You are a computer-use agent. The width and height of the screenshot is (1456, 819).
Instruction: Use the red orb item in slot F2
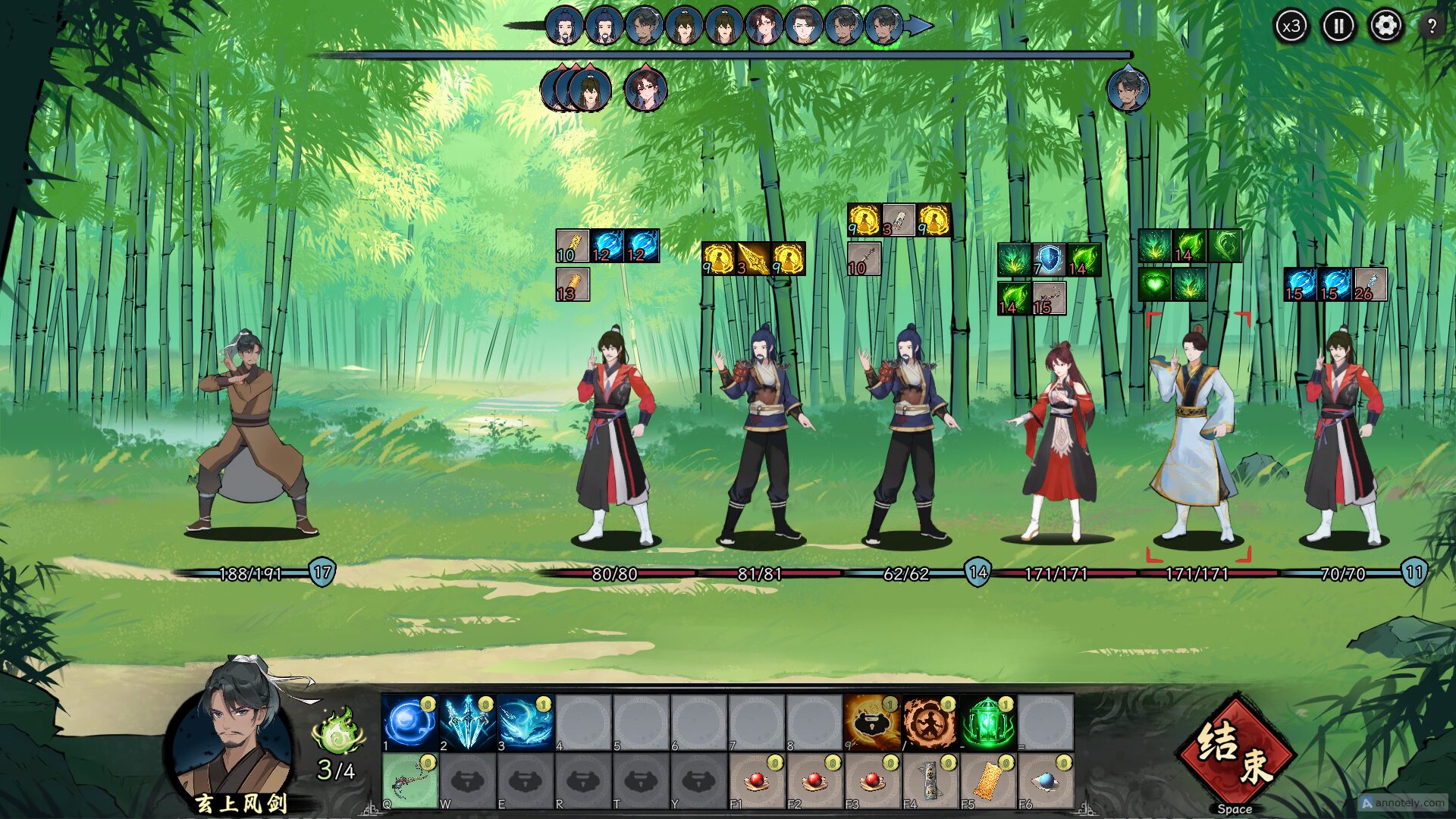pos(814,781)
